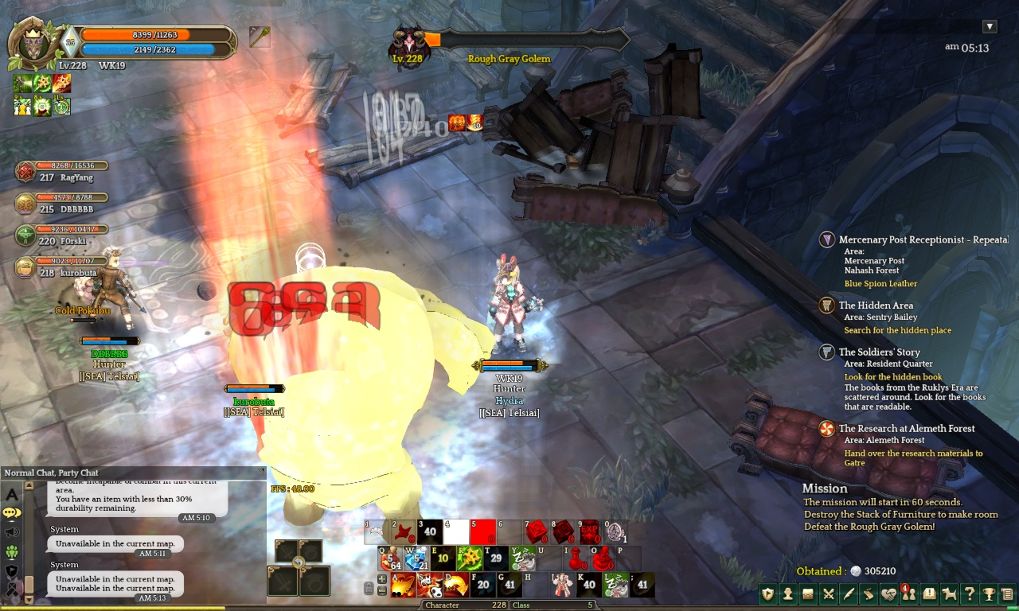The width and height of the screenshot is (1019, 611).
Task: Activate the green spiked burst skill
Action: (469, 558)
